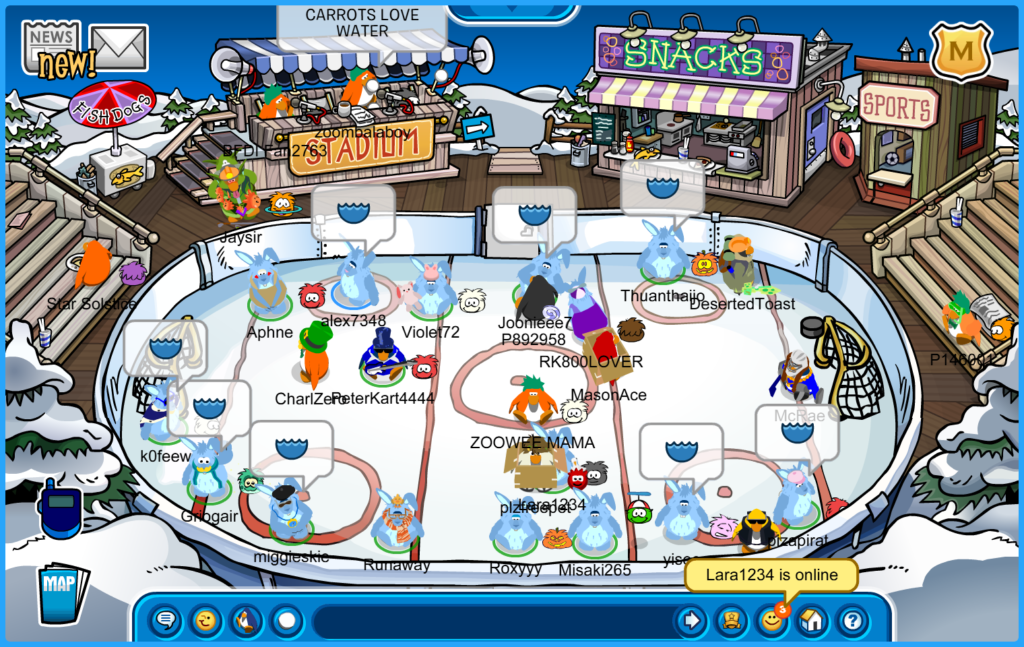Click the chat message input bar

pyautogui.click(x=490, y=621)
